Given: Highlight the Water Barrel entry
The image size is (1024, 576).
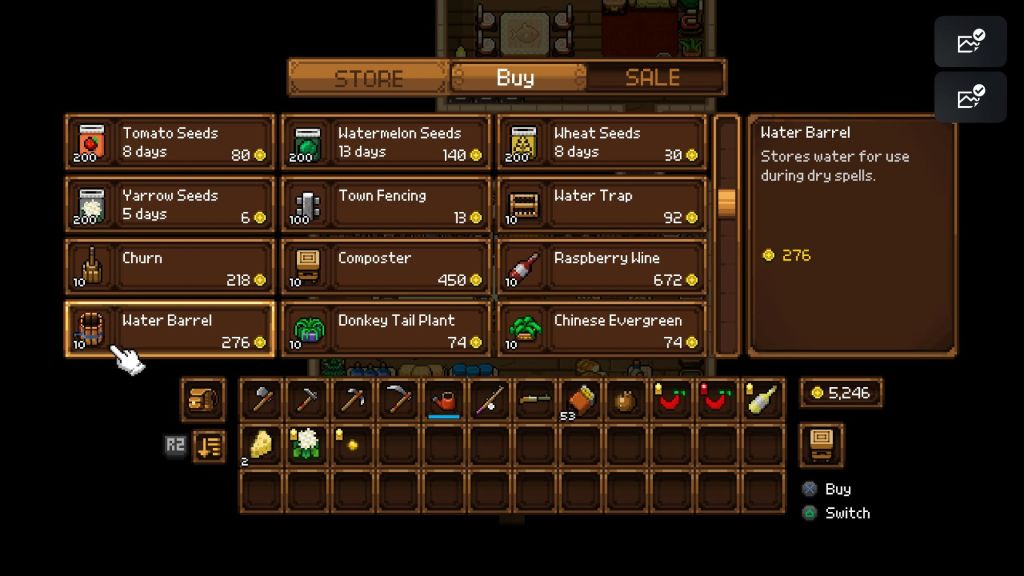Looking at the screenshot, I should tap(170, 330).
